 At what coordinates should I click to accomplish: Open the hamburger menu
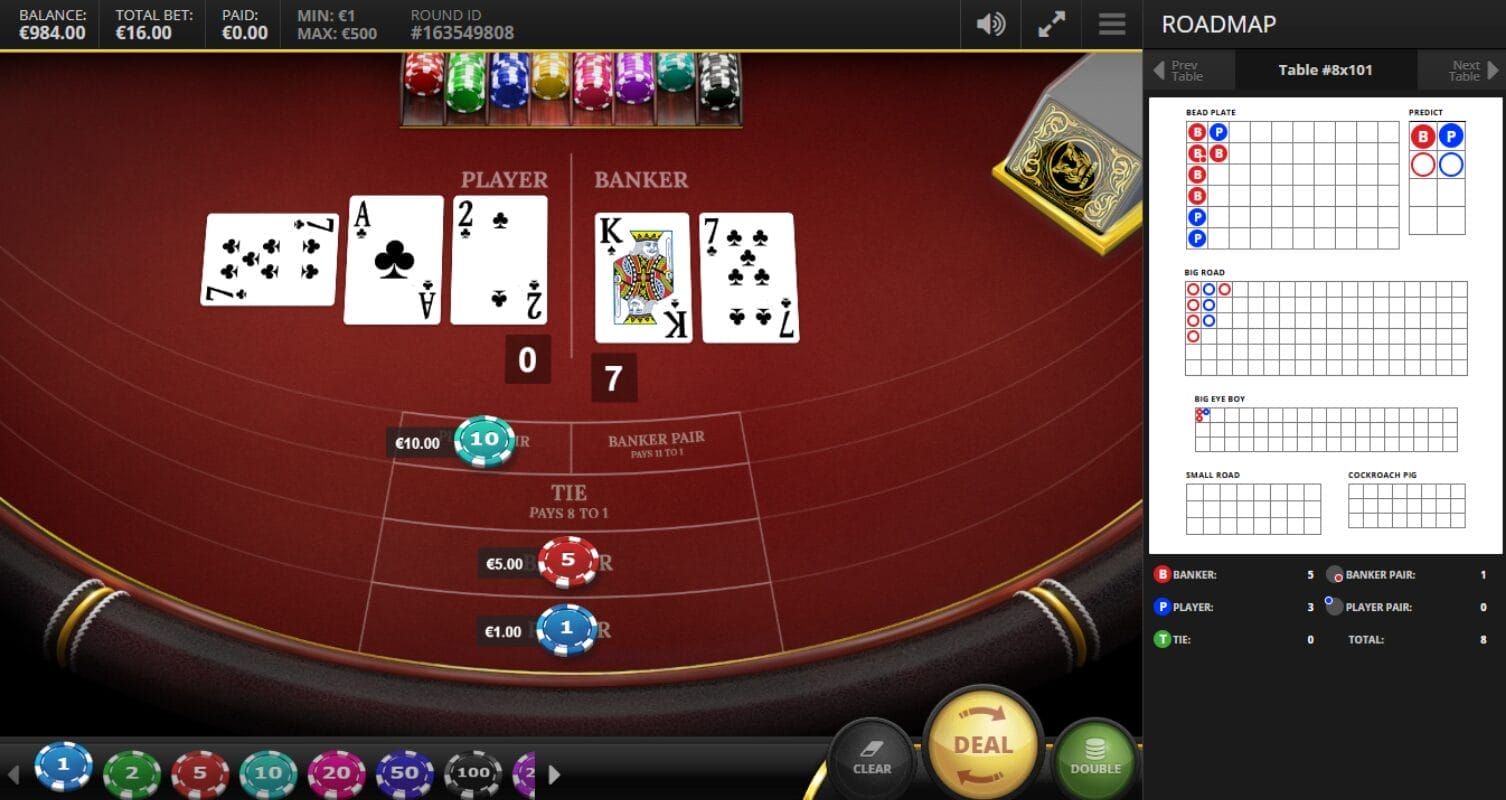pyautogui.click(x=1112, y=24)
